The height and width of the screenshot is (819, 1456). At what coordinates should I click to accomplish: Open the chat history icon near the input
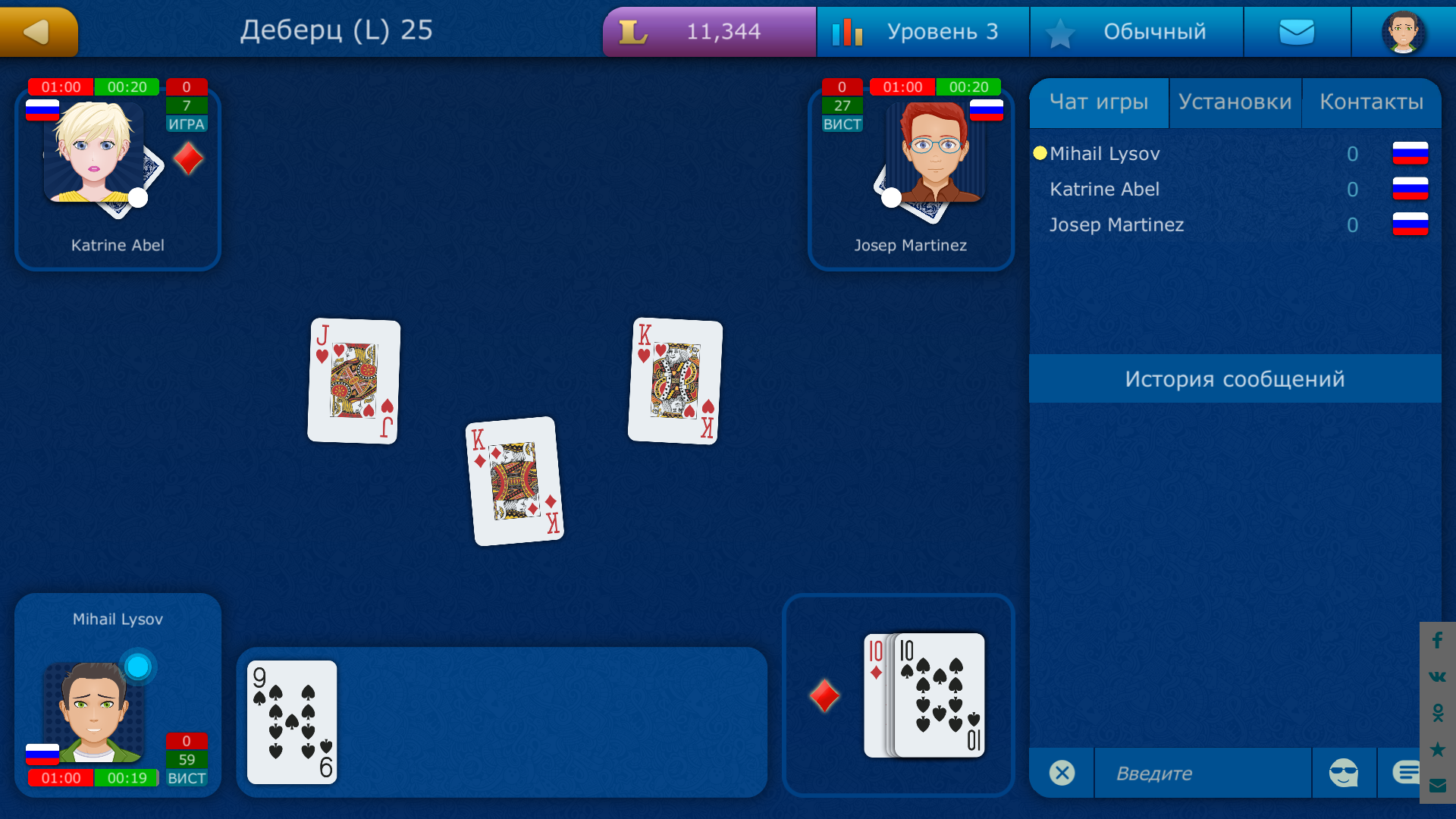1408,770
